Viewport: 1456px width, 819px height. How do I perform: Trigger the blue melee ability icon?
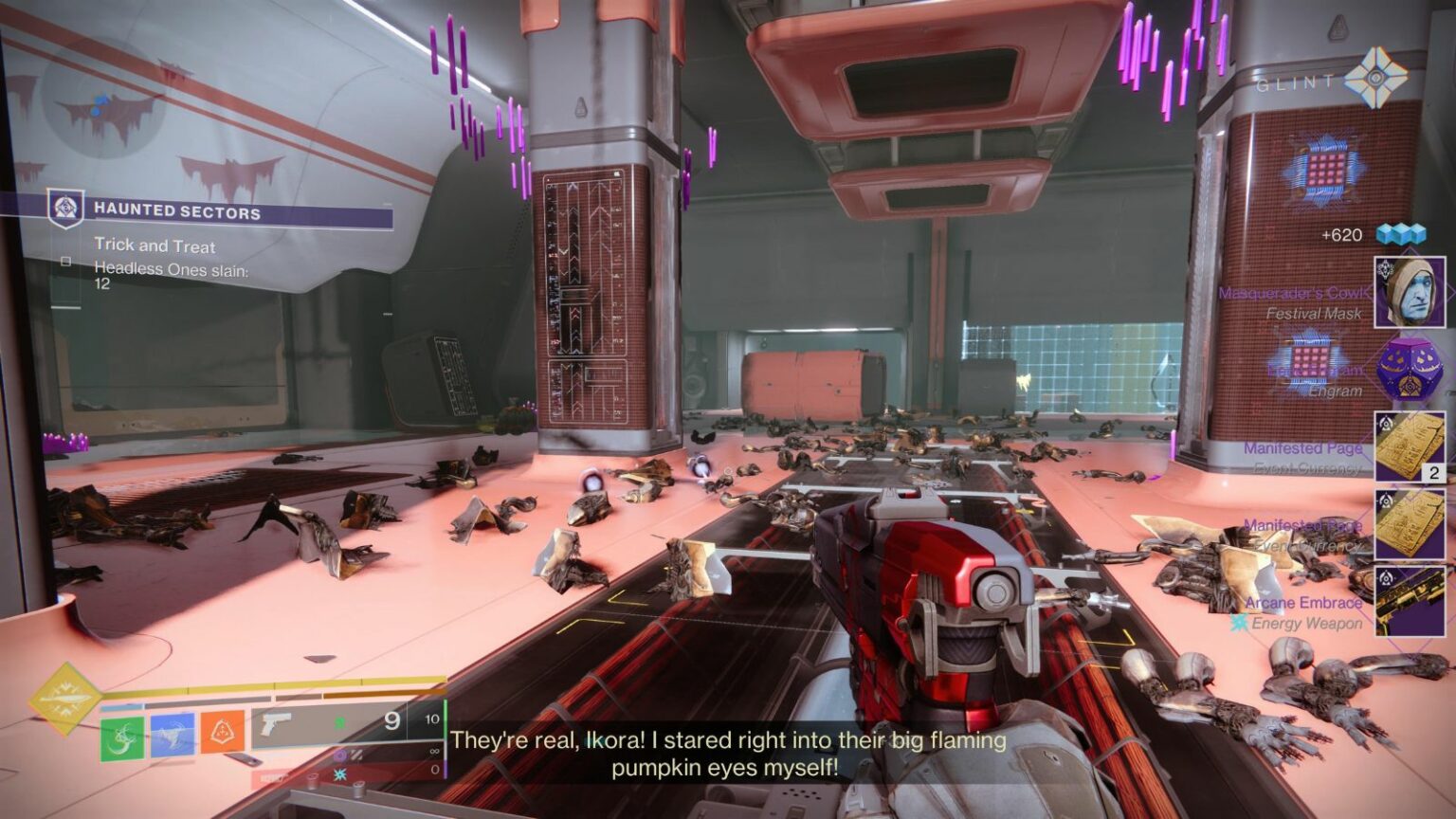click(x=172, y=735)
